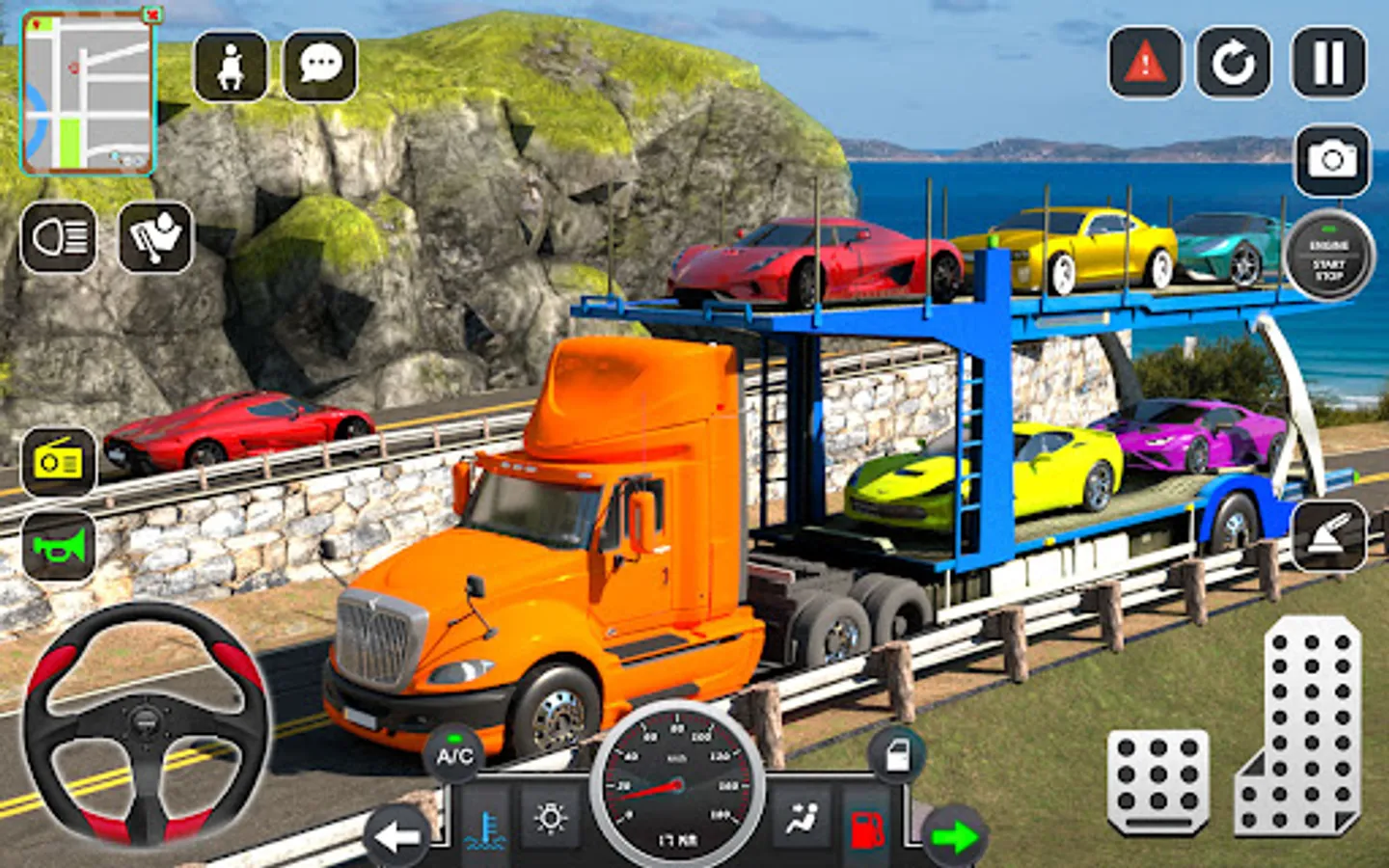Activate the left turn arrow indicator

[398, 835]
